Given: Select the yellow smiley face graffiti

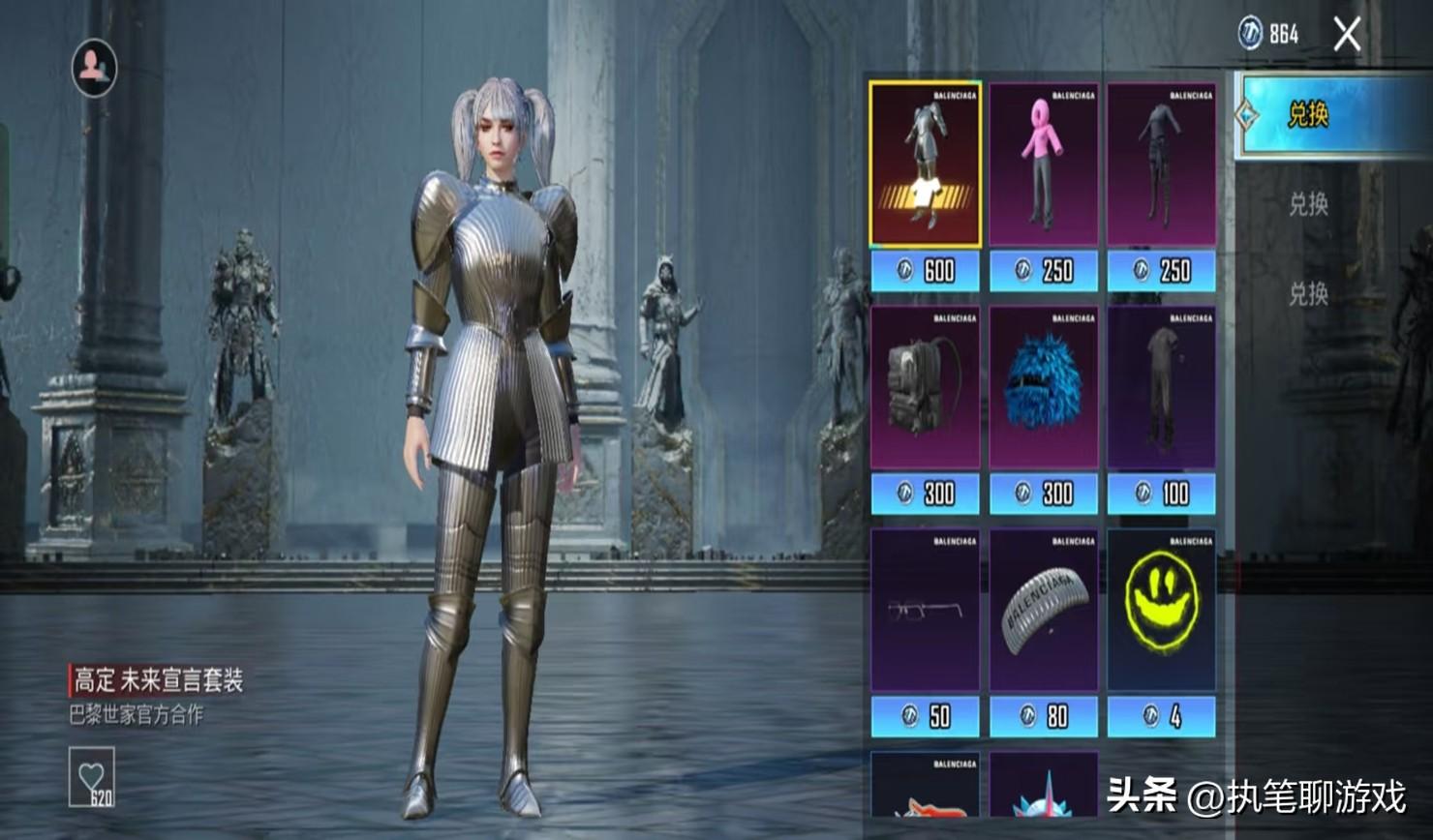Looking at the screenshot, I should (1161, 610).
